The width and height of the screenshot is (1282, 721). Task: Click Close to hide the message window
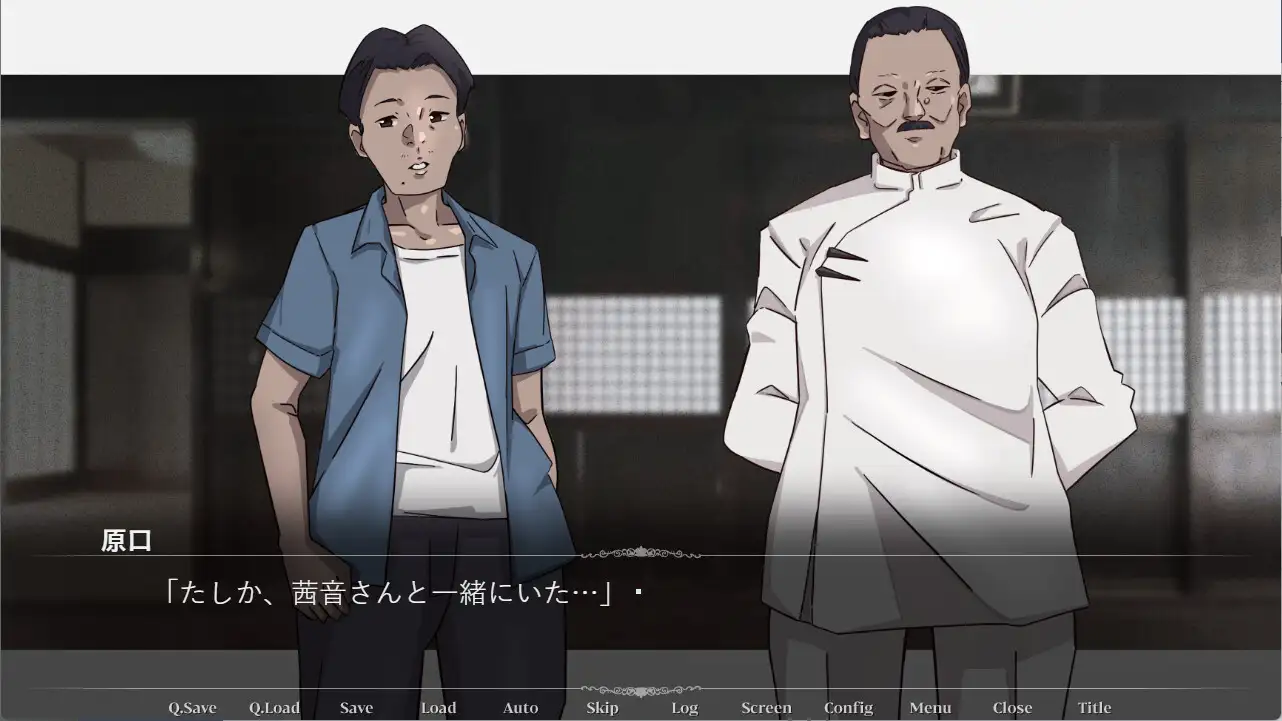tap(1012, 707)
